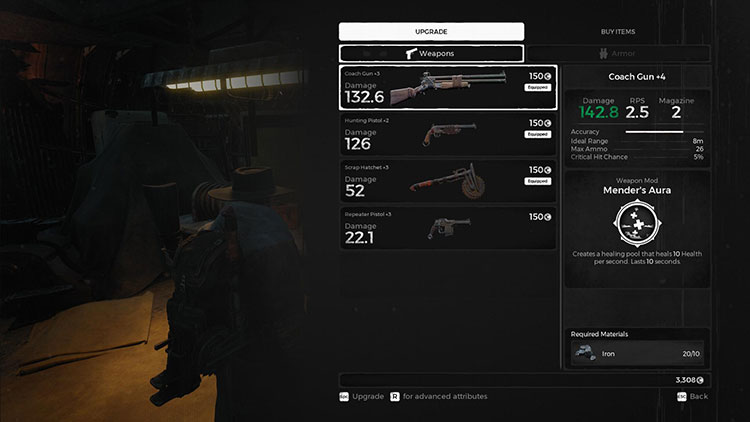Select the Coach Gun +3 row
Screen dimensions: 750x422
447,88
